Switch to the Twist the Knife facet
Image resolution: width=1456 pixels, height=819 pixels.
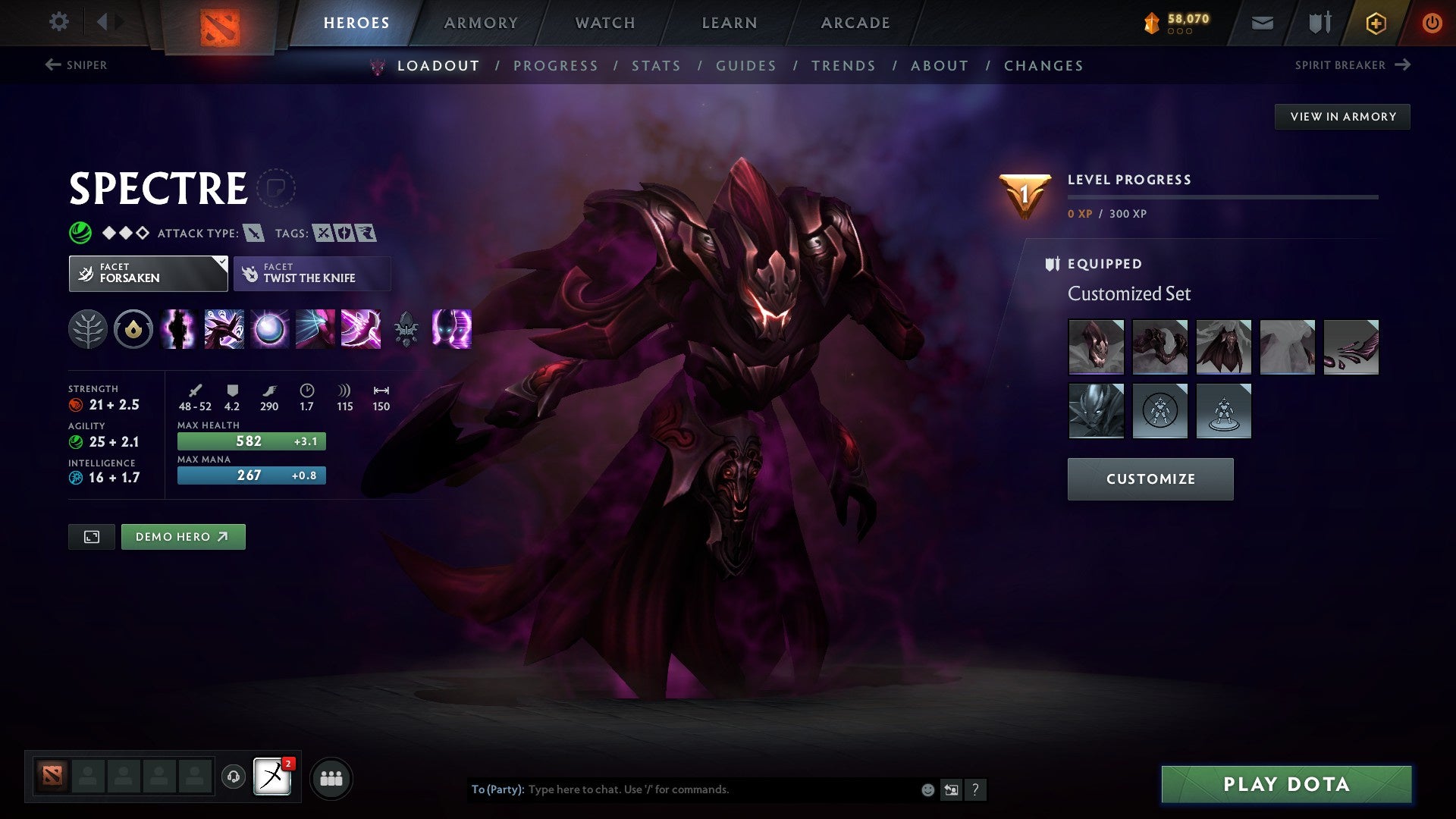click(x=312, y=273)
